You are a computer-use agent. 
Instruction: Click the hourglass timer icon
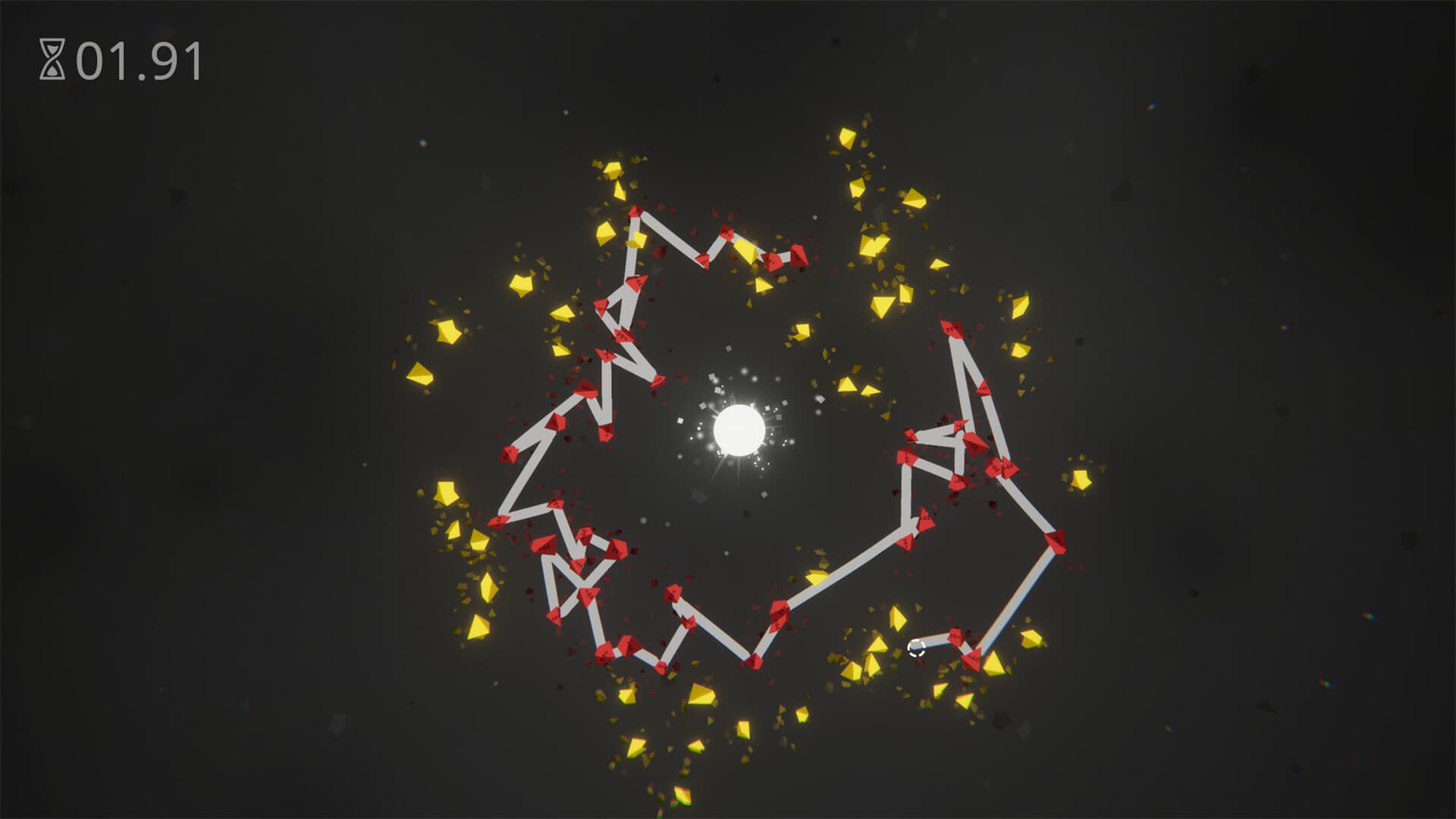pos(50,58)
